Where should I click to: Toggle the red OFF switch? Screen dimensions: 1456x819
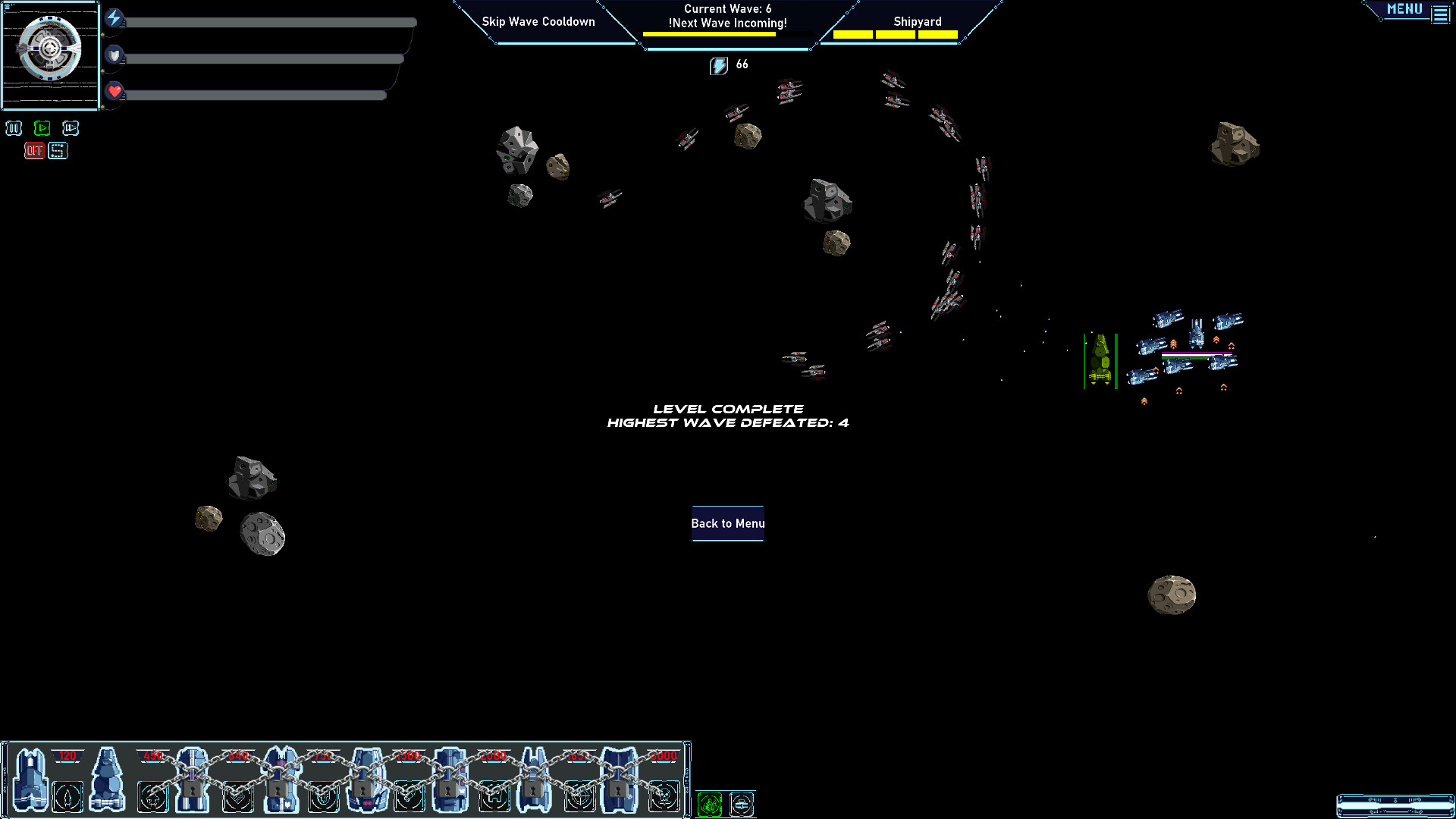coord(33,150)
